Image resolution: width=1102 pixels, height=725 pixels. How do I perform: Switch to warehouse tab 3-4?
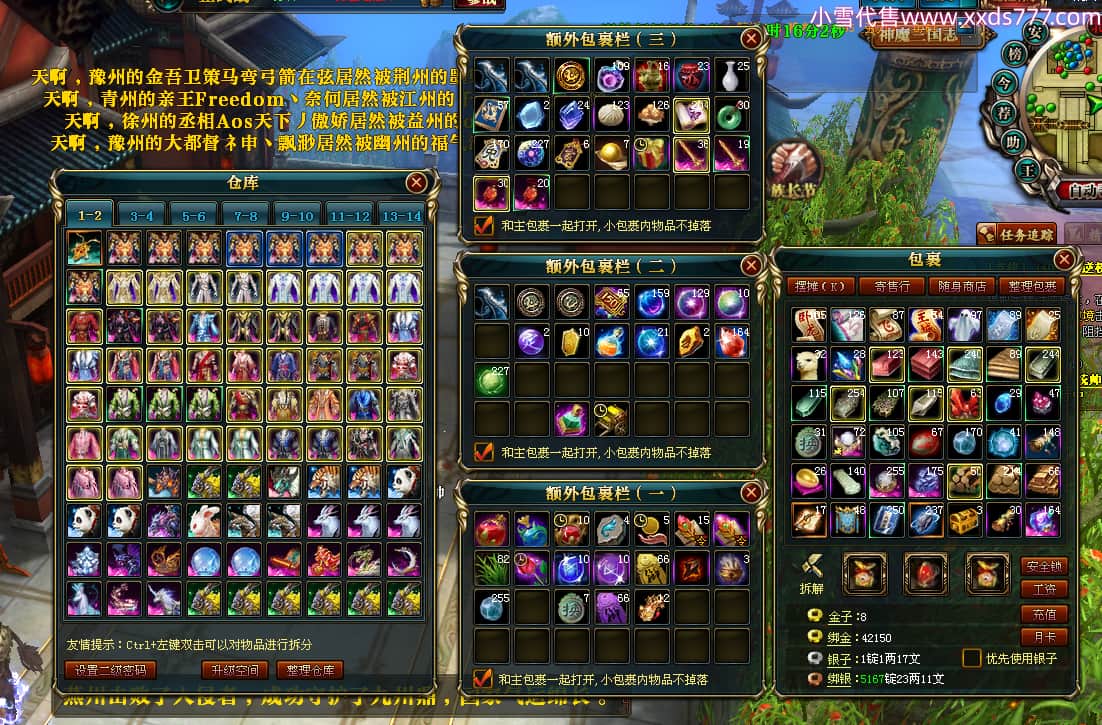point(141,215)
